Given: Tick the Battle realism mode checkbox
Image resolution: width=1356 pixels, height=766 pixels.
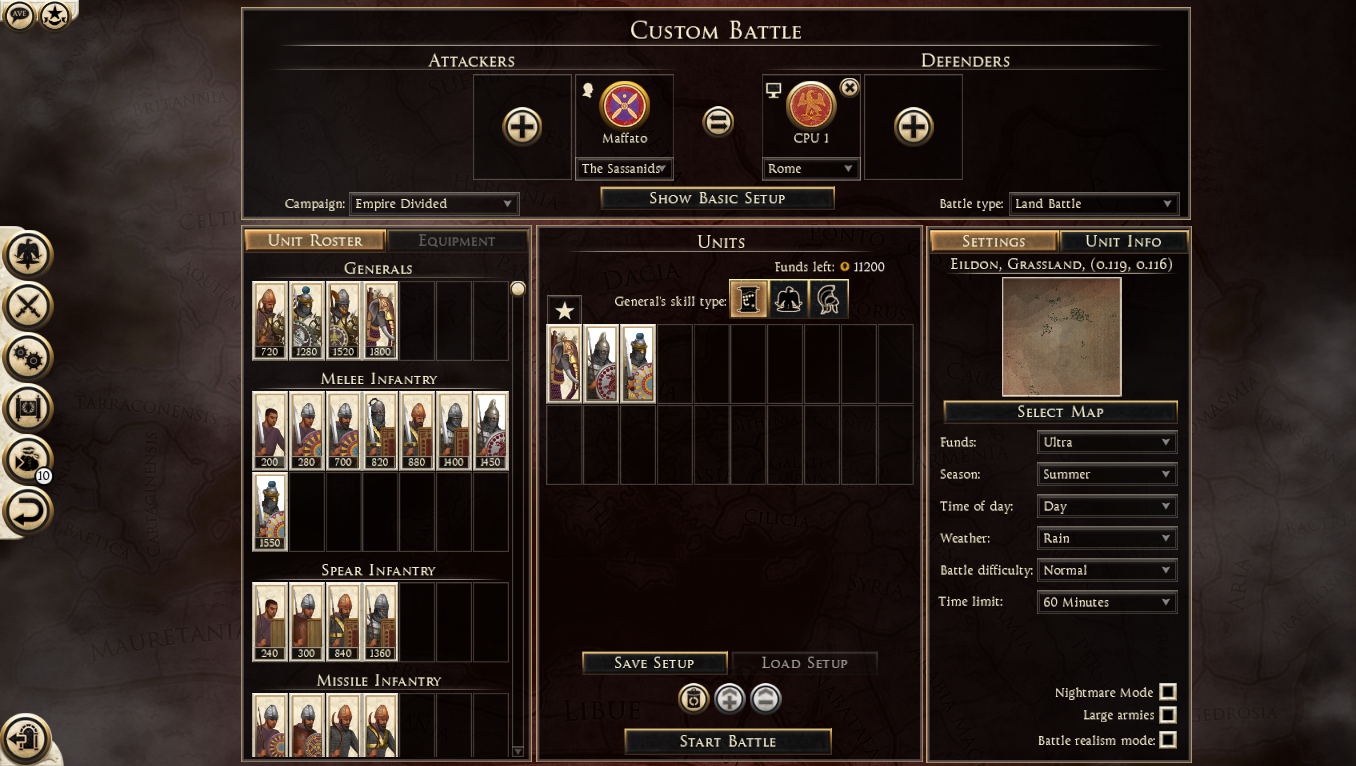Looking at the screenshot, I should pyautogui.click(x=1167, y=740).
